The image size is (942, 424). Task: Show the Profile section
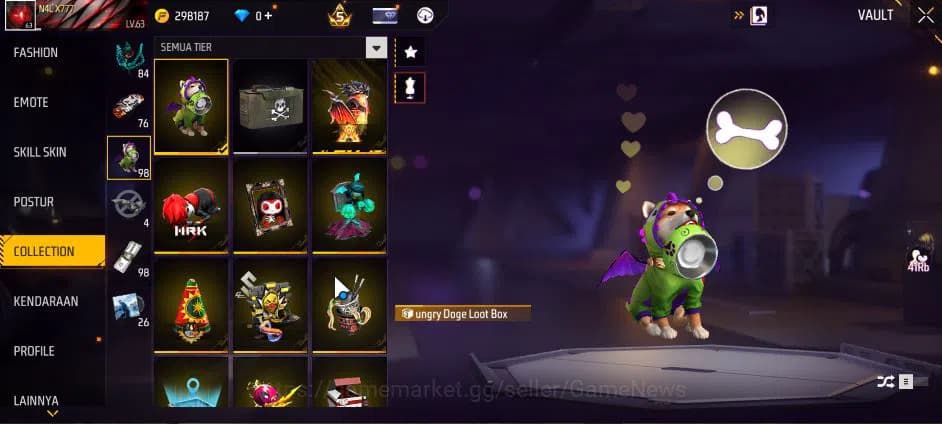pyautogui.click(x=34, y=351)
